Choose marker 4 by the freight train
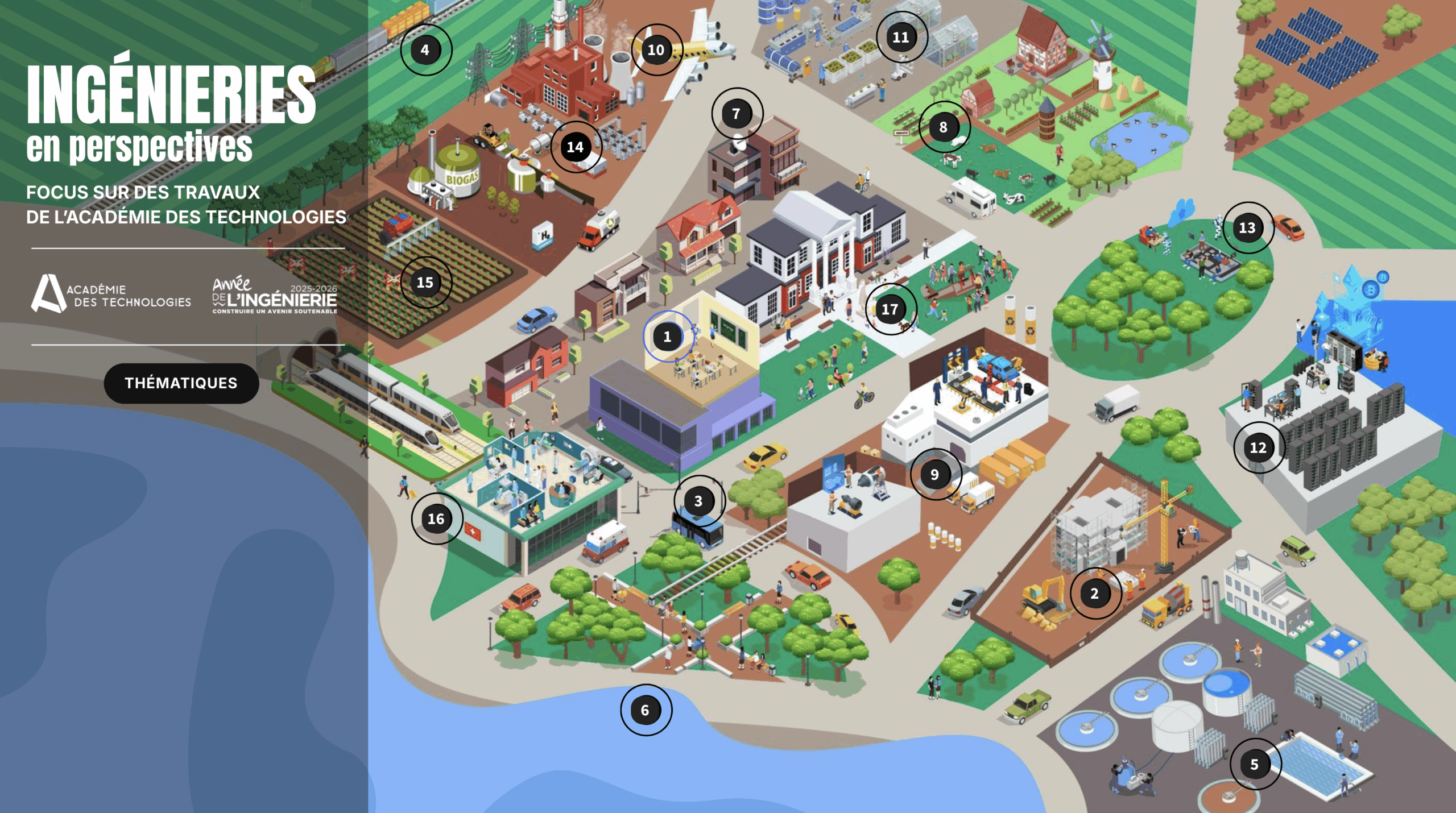 tap(425, 50)
